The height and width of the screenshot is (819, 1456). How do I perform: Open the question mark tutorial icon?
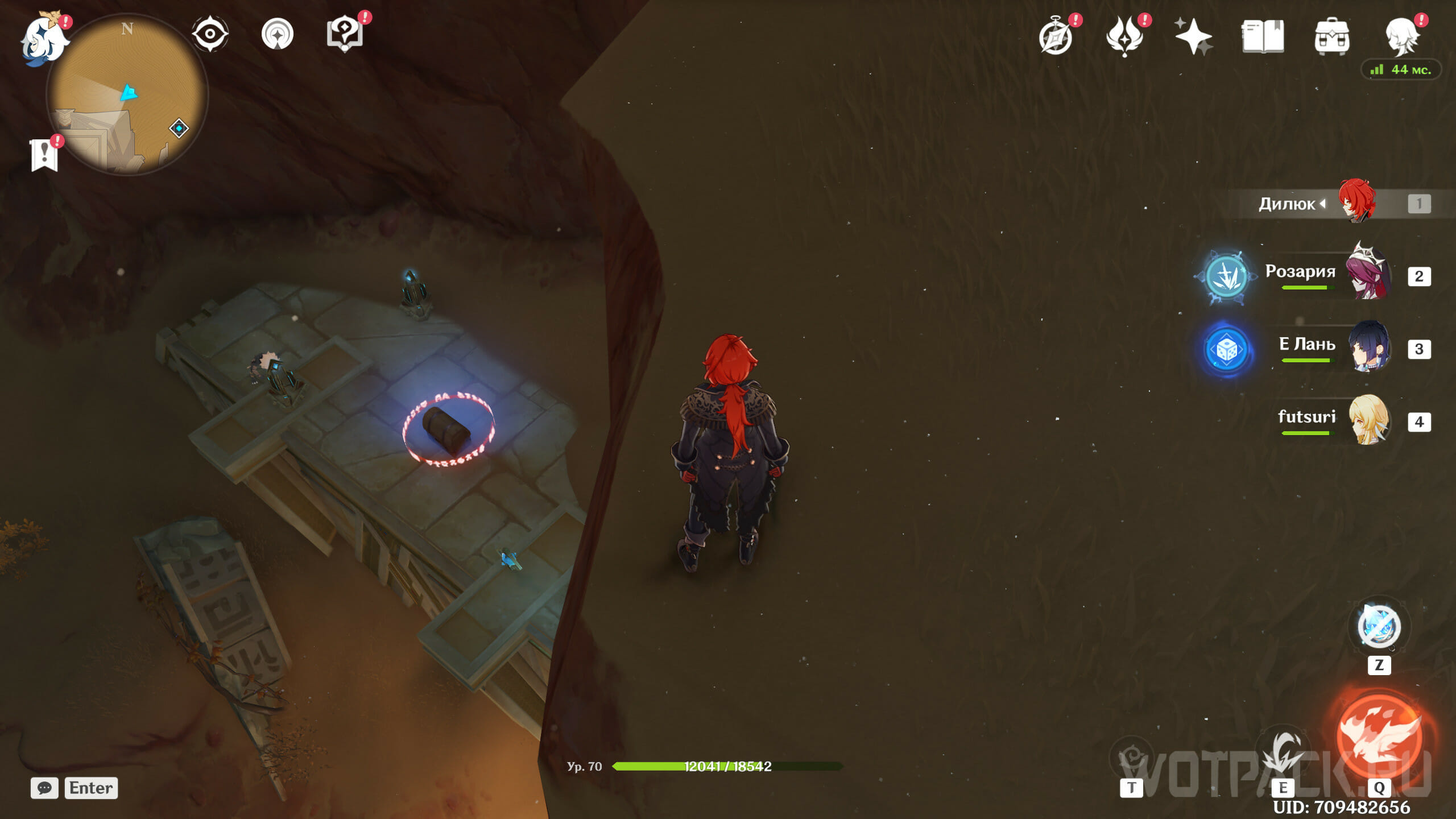(x=345, y=34)
